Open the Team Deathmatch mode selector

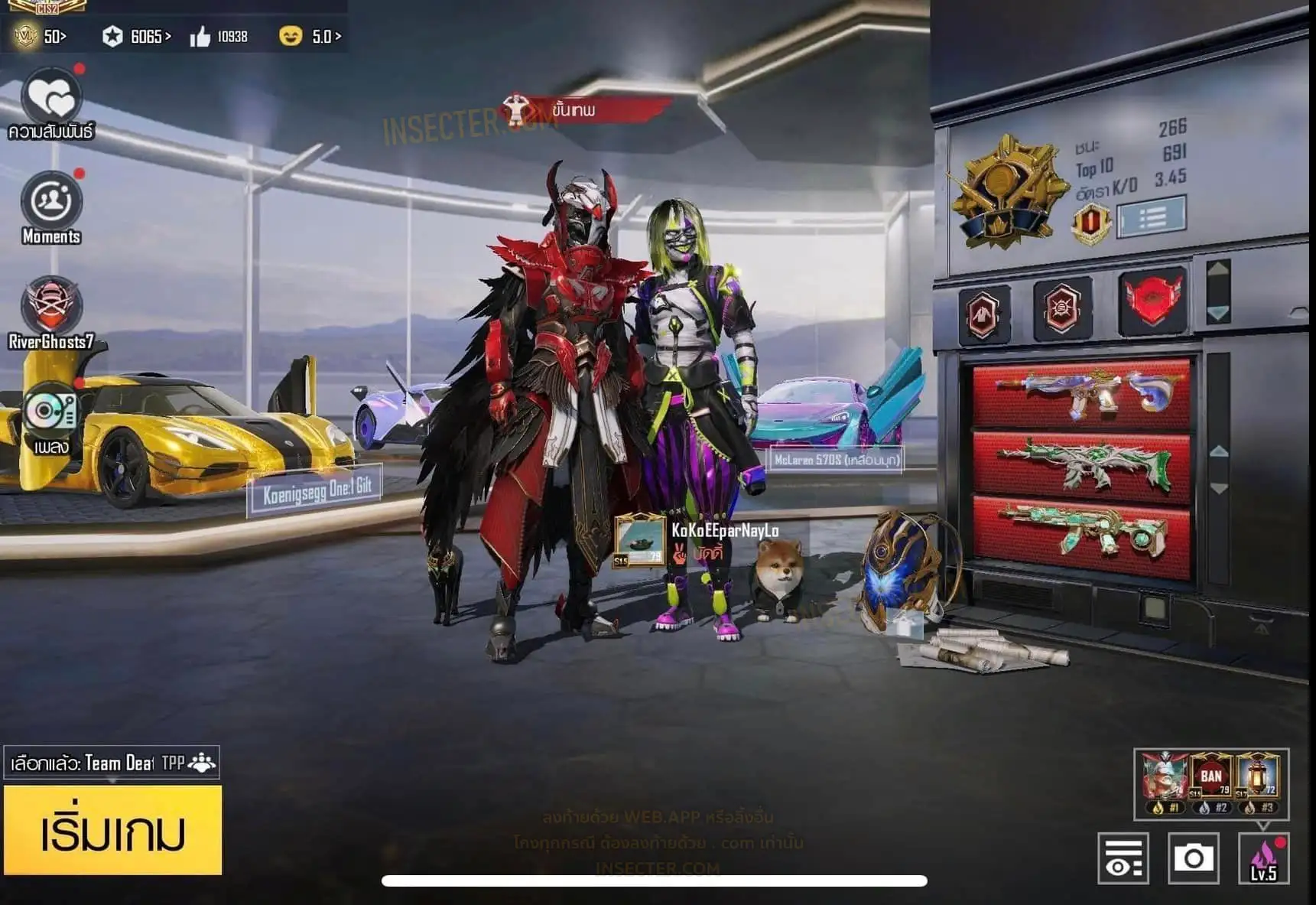click(112, 763)
